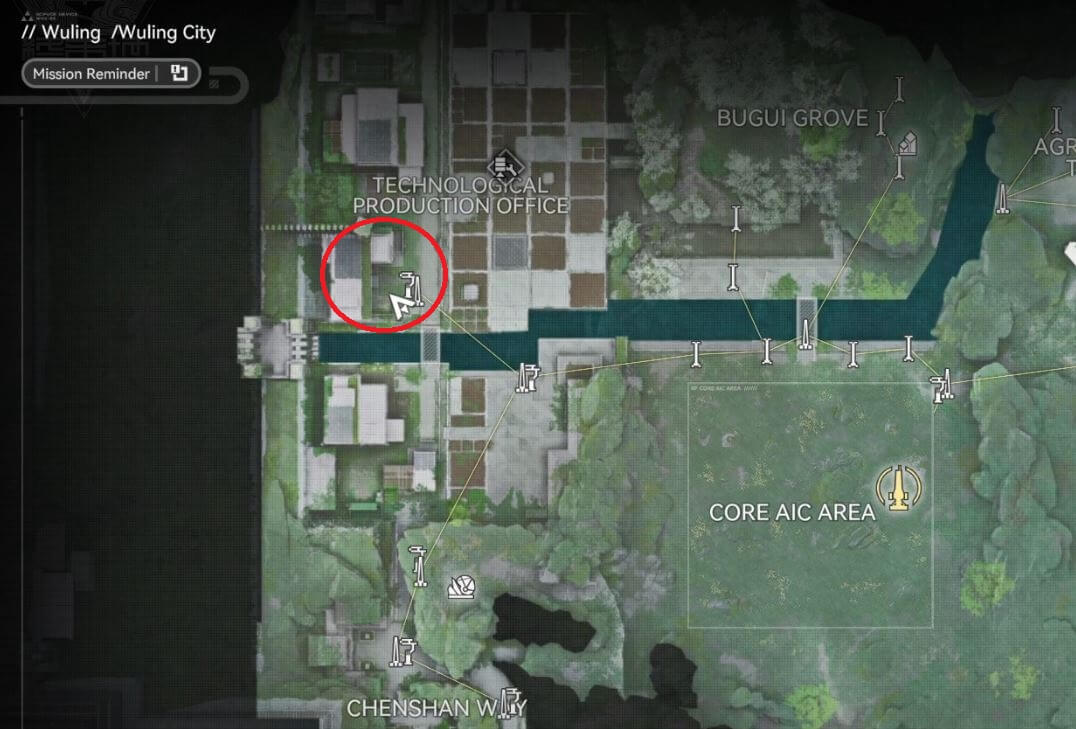Choose the relay tower overlapping Chenshan Way label
The height and width of the screenshot is (729, 1076).
click(x=511, y=703)
